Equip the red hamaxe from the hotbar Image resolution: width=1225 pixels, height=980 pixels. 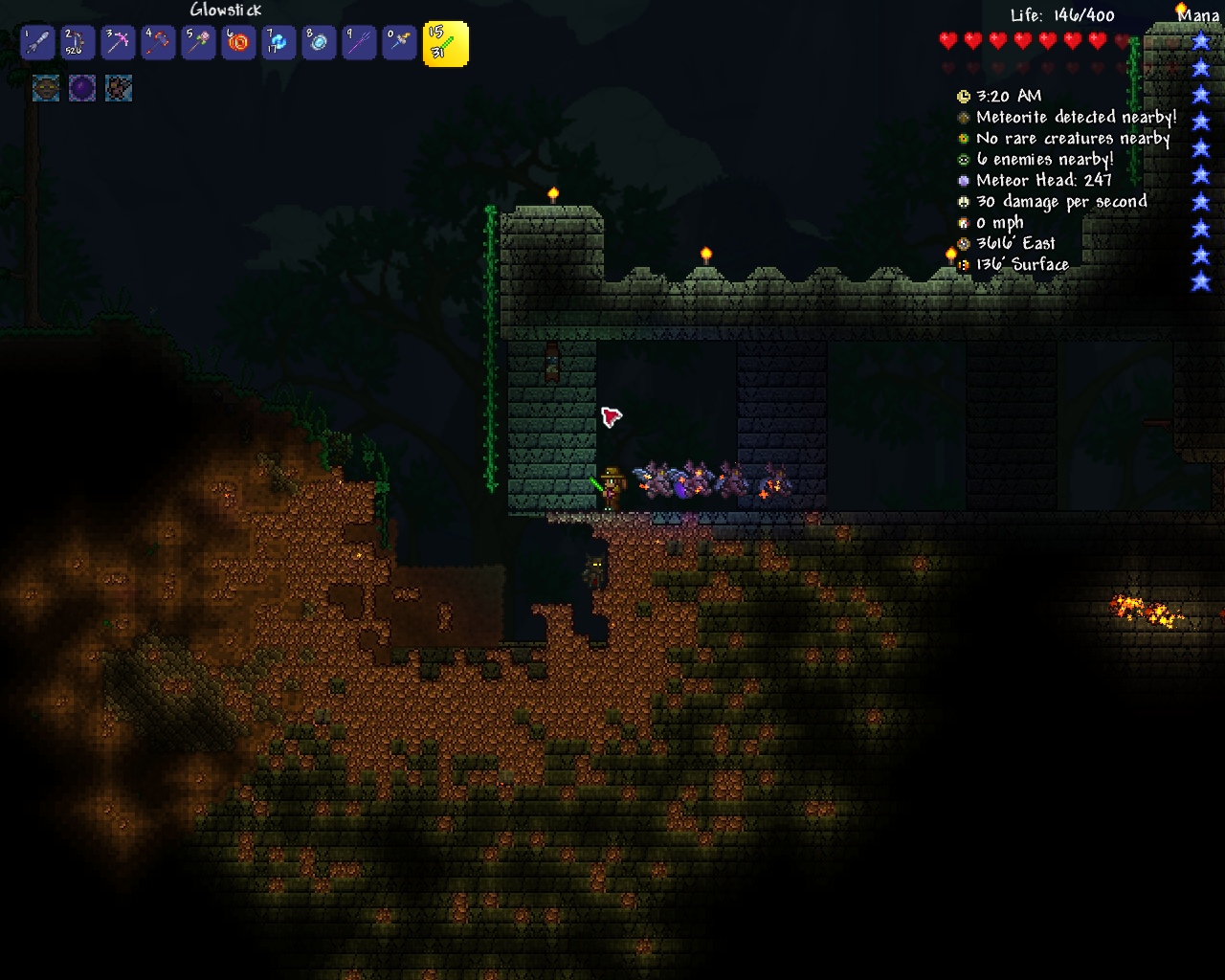(158, 43)
